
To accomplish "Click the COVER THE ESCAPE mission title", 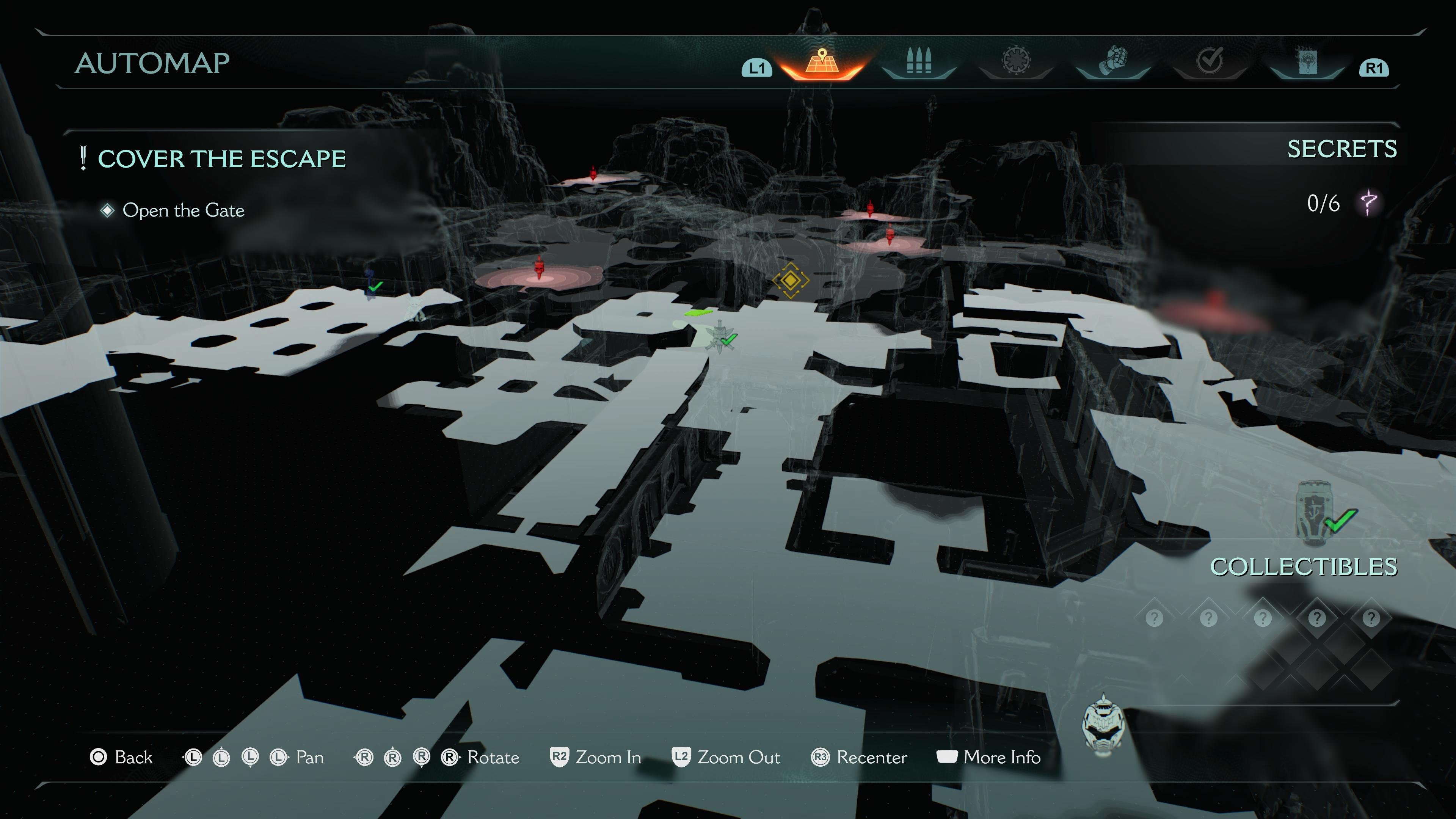I will [221, 158].
